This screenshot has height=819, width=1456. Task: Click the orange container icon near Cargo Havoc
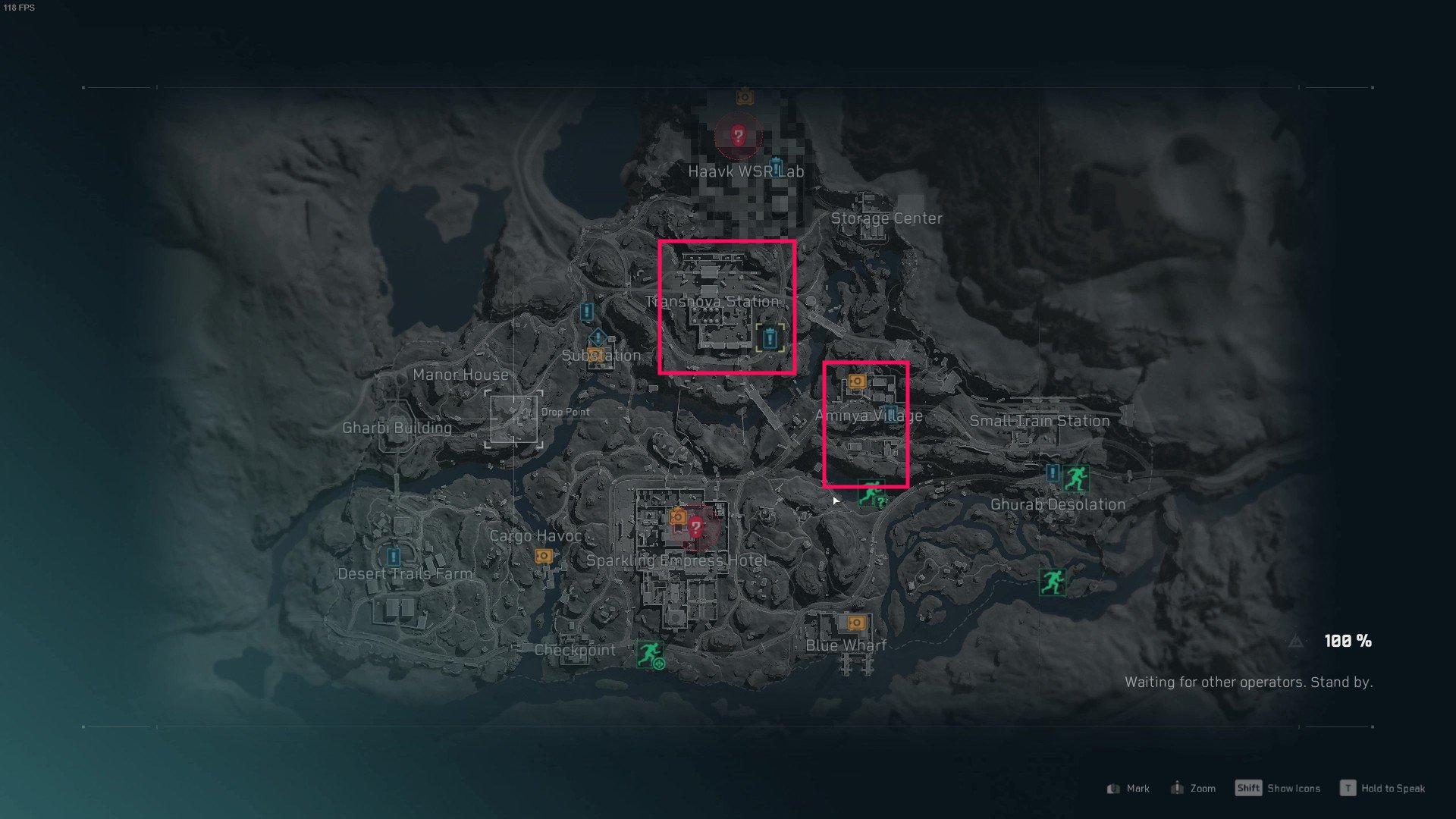coord(543,557)
